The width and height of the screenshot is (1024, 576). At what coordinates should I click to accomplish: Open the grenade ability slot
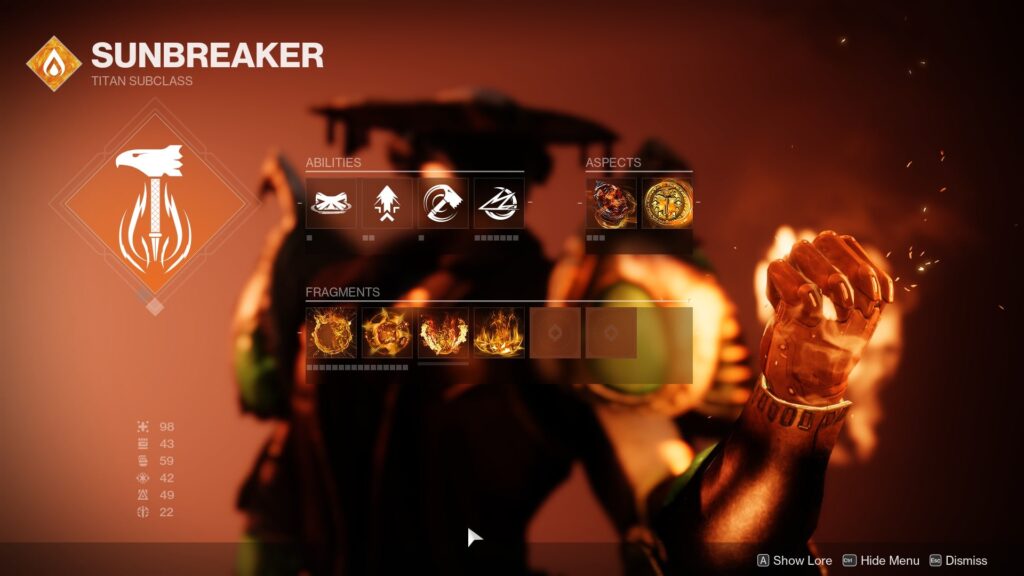pos(499,203)
